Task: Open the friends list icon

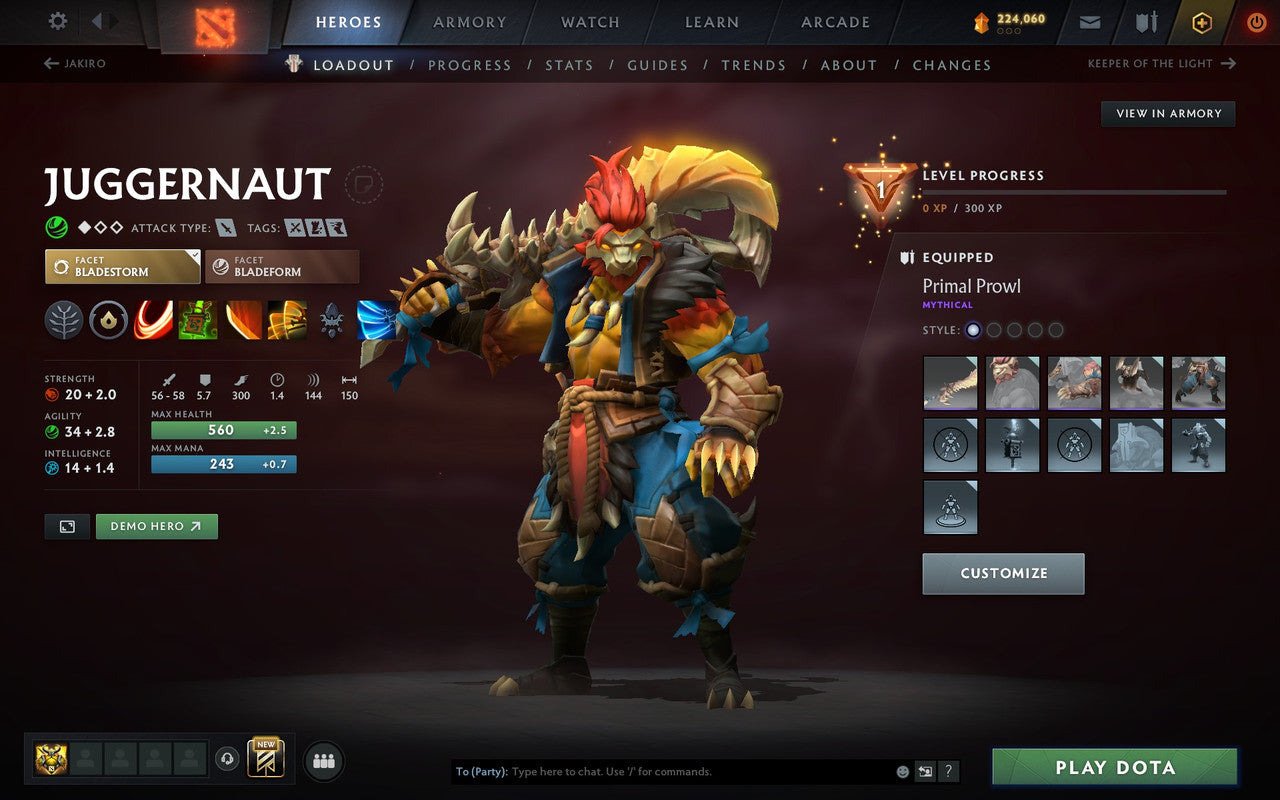Action: coord(323,760)
